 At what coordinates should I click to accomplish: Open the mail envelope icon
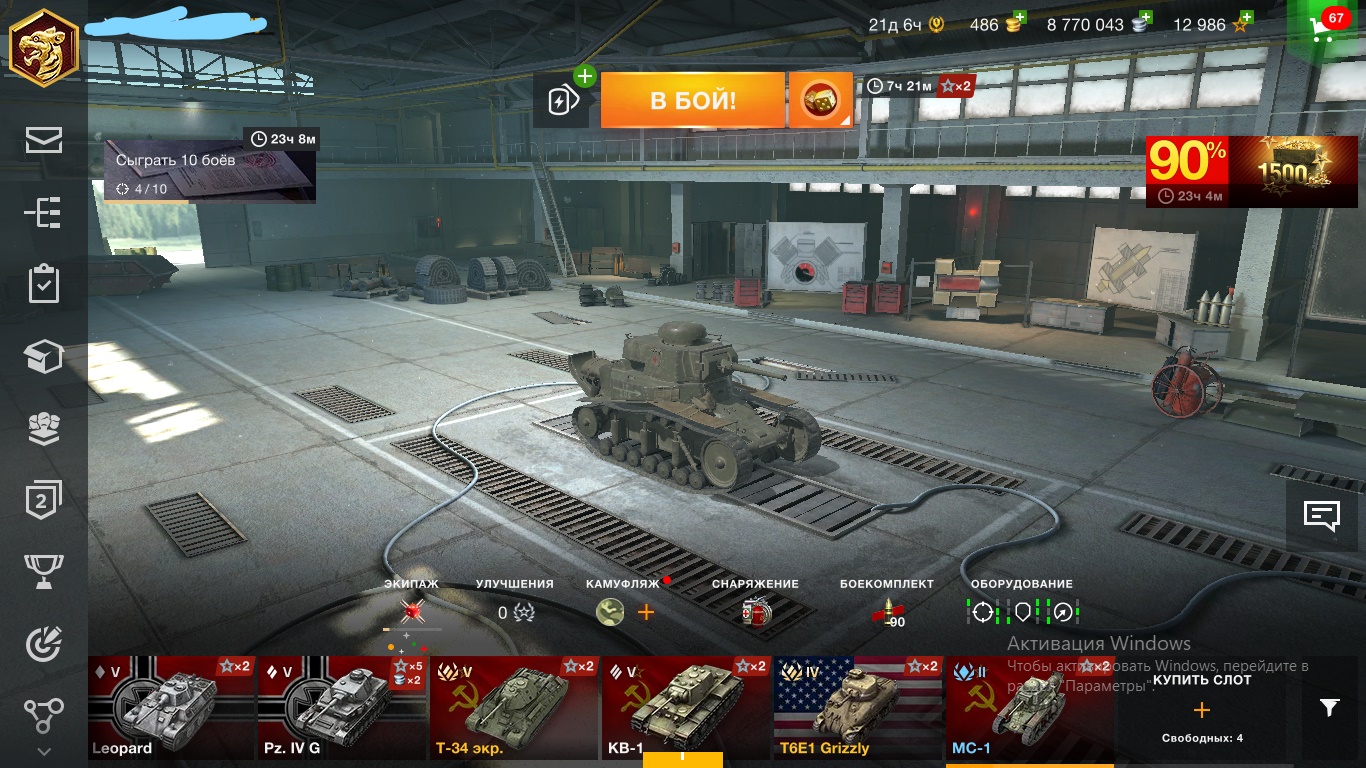[44, 140]
